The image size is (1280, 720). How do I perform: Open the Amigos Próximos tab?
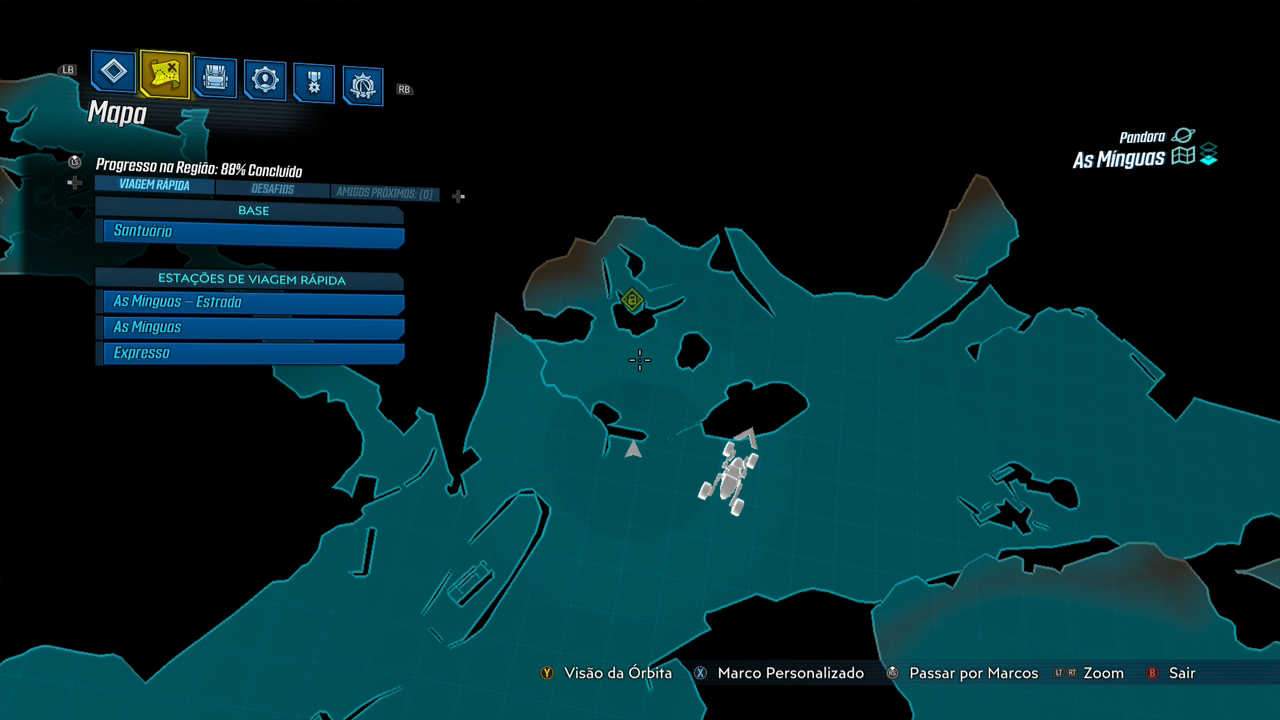384,193
